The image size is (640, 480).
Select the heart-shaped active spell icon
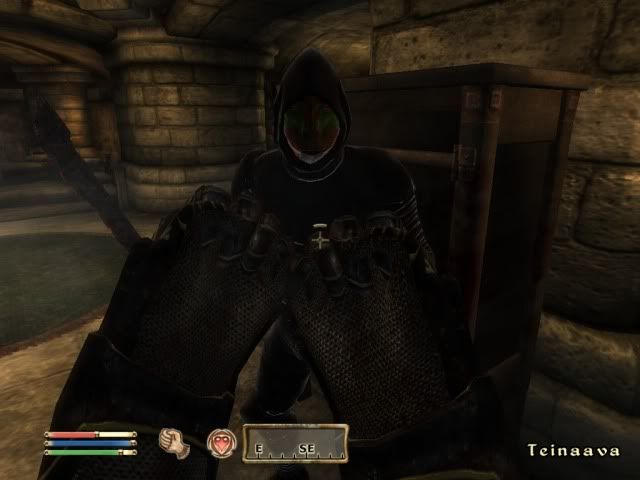click(x=221, y=444)
